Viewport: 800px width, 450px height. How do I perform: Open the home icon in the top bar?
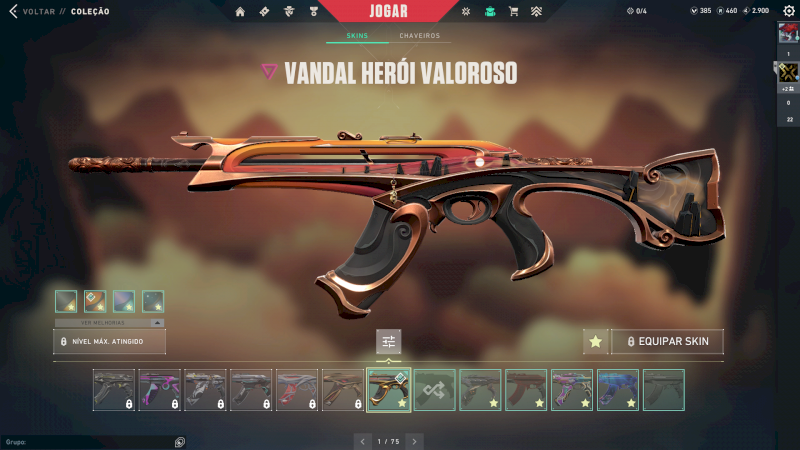pyautogui.click(x=240, y=11)
